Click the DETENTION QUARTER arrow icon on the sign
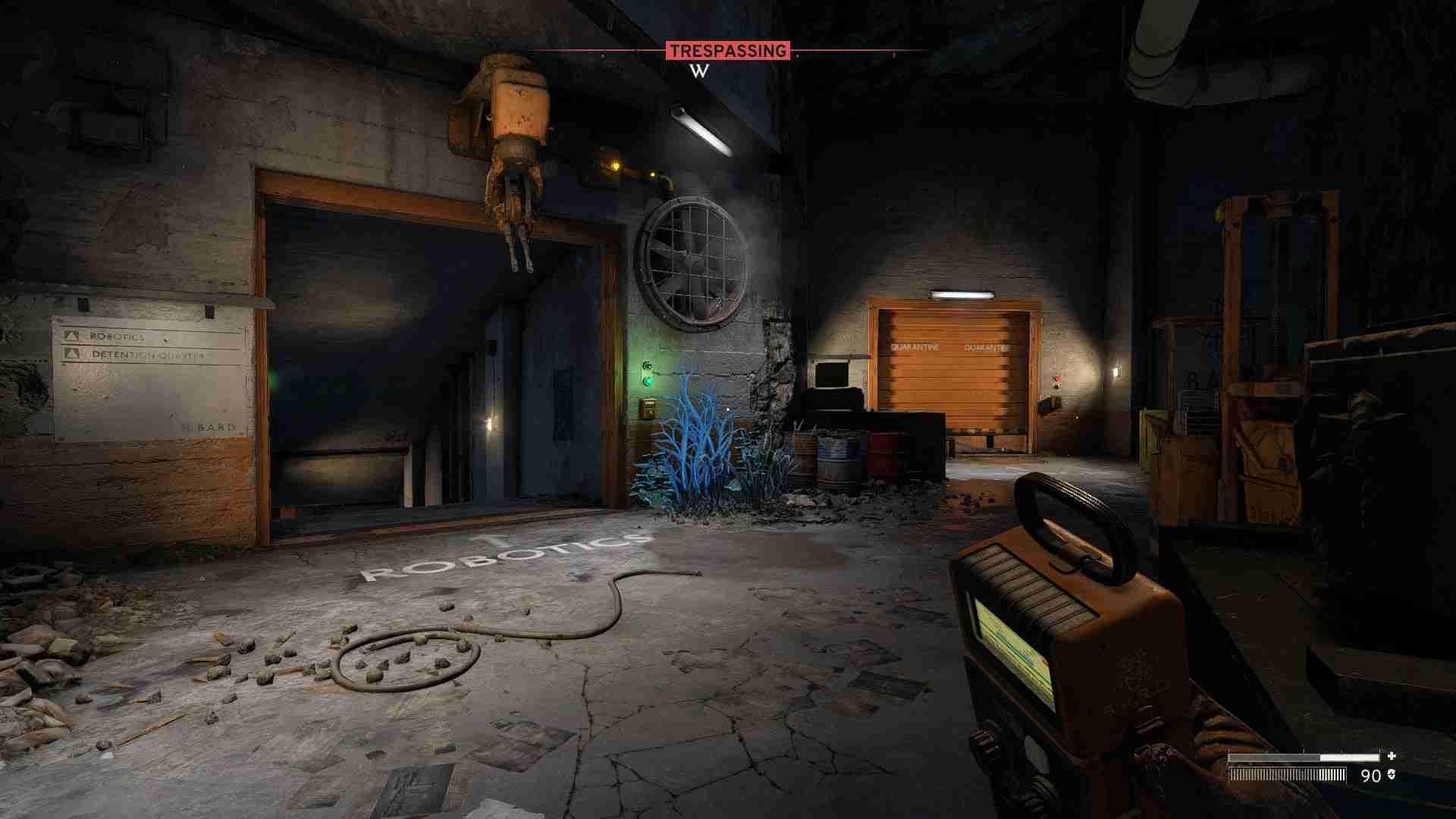 pyautogui.click(x=72, y=353)
